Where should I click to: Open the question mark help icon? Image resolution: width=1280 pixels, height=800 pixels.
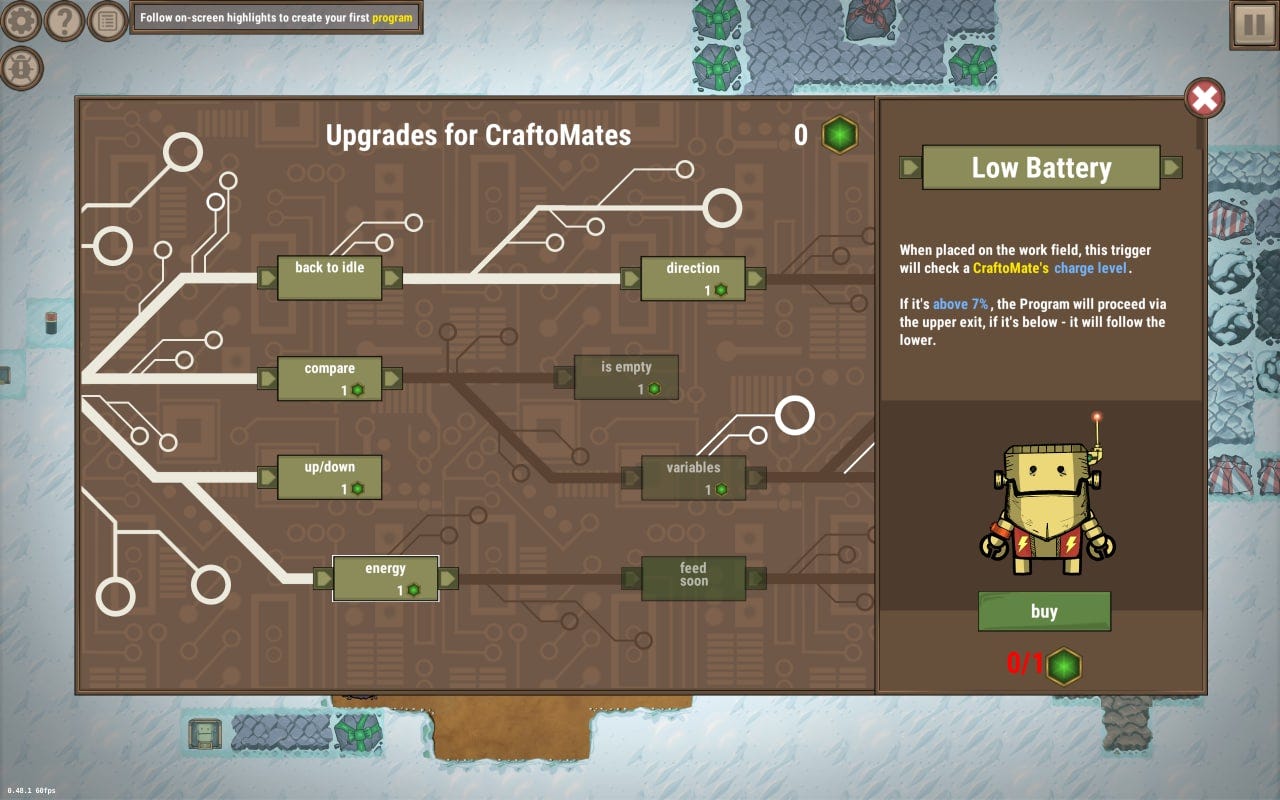66,20
